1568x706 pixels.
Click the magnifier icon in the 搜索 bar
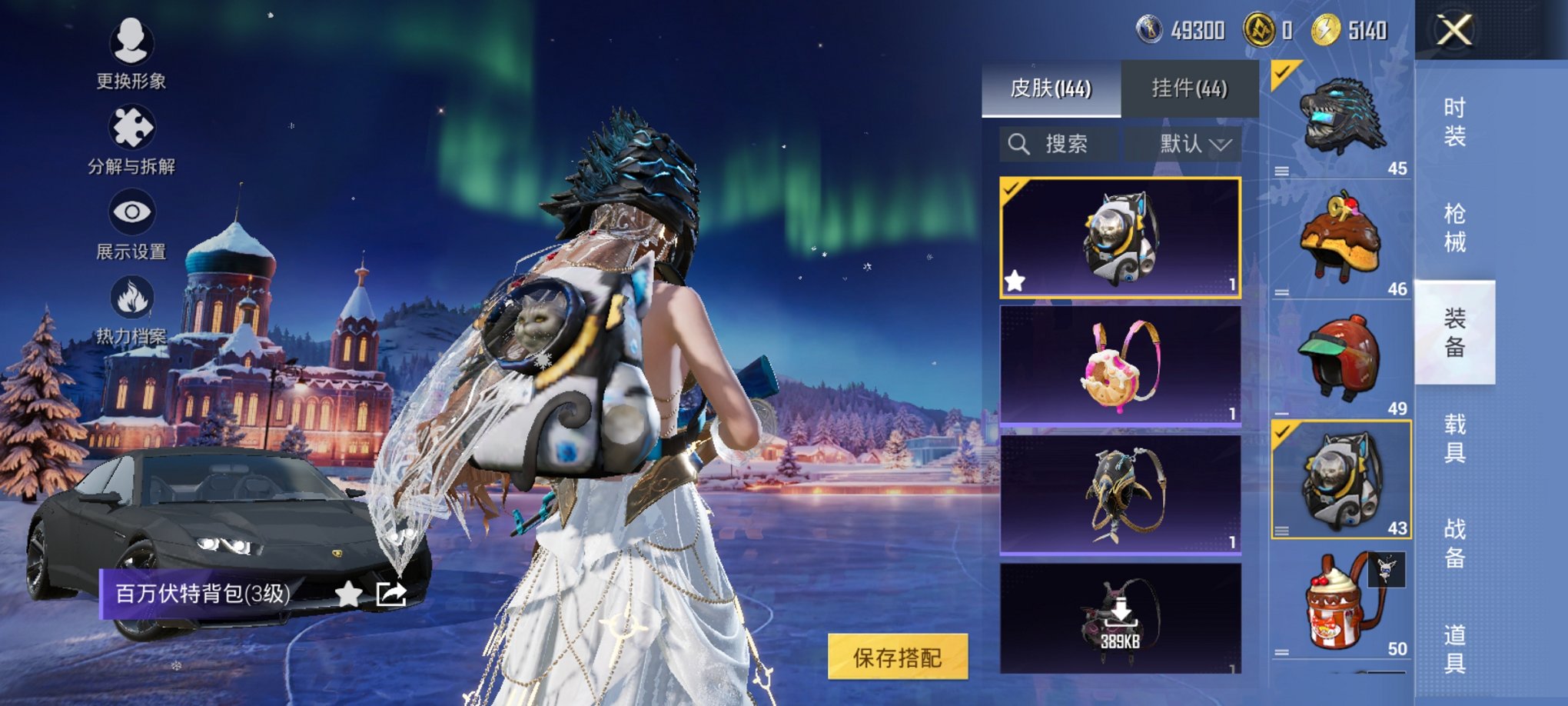(1020, 143)
